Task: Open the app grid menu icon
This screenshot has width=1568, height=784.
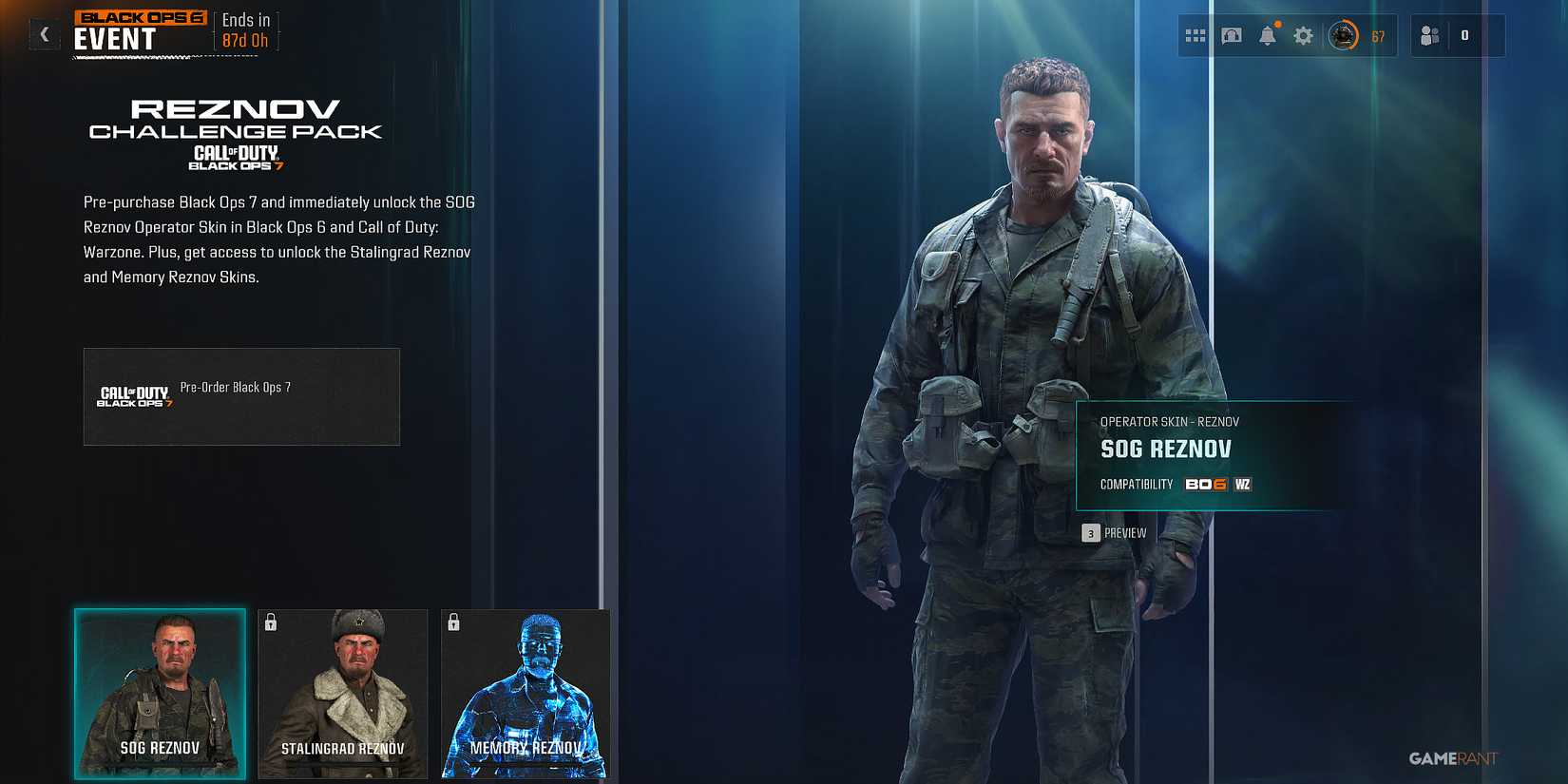Action: [x=1195, y=35]
